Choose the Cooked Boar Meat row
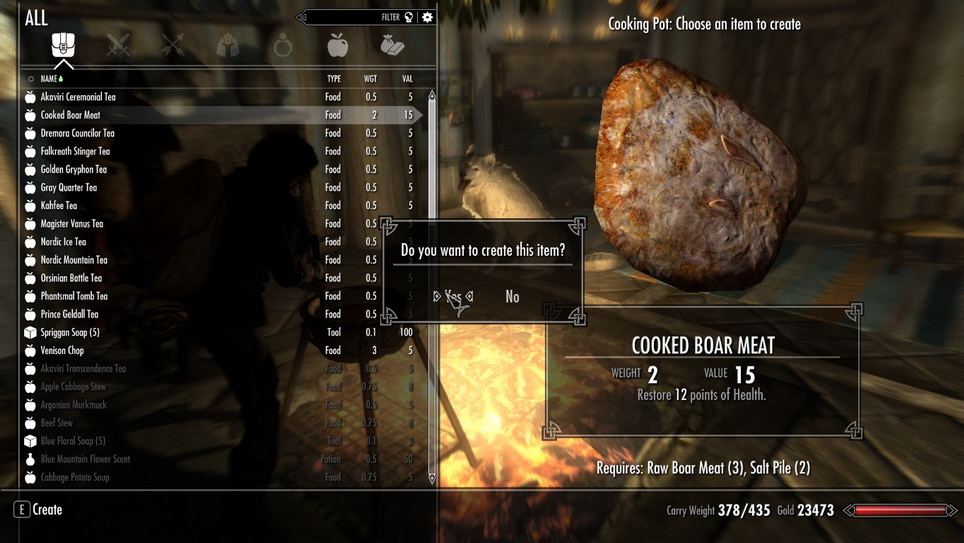The height and width of the screenshot is (543, 964). coord(70,115)
